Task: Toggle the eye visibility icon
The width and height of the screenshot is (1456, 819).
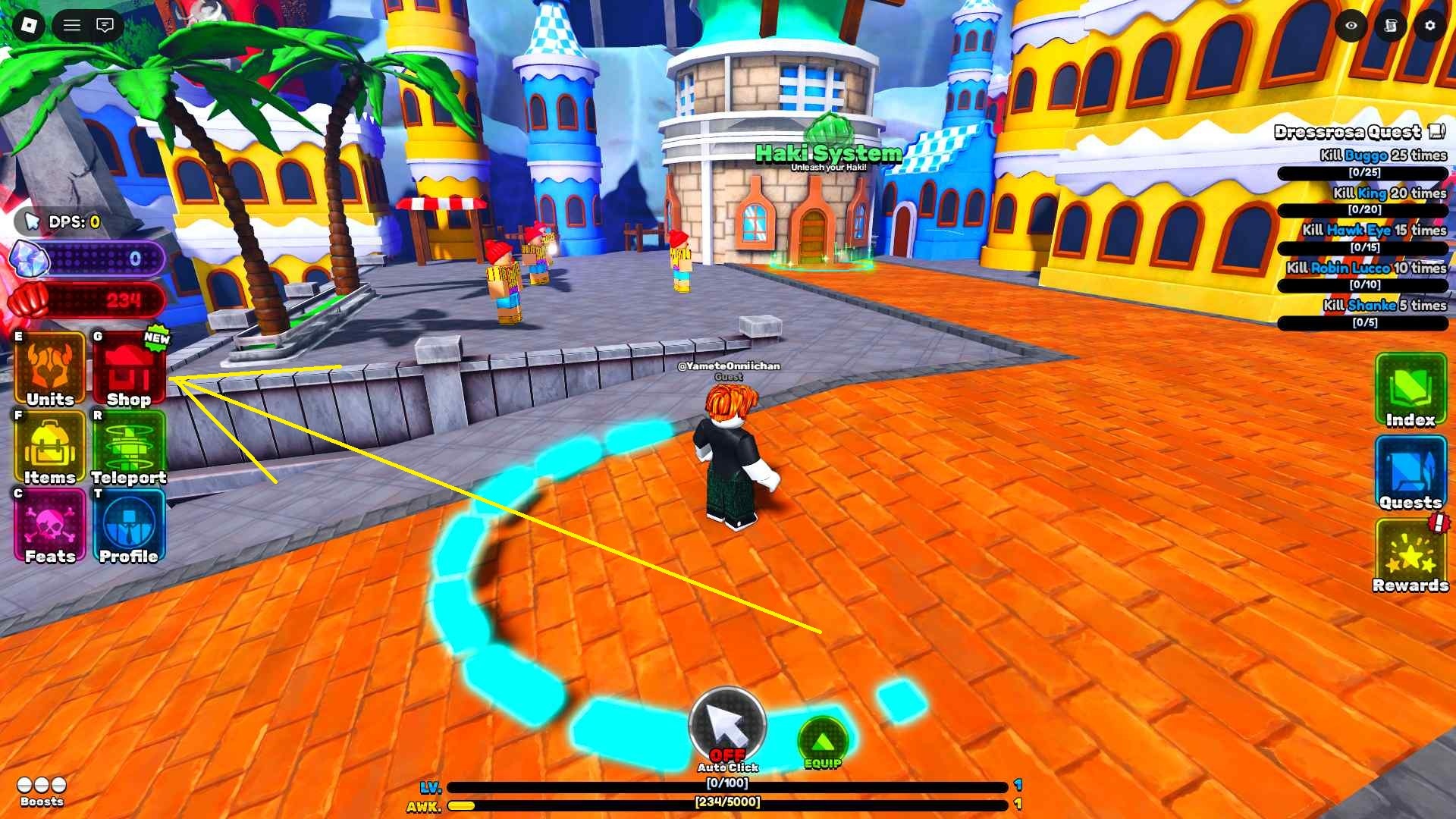Action: tap(1351, 26)
